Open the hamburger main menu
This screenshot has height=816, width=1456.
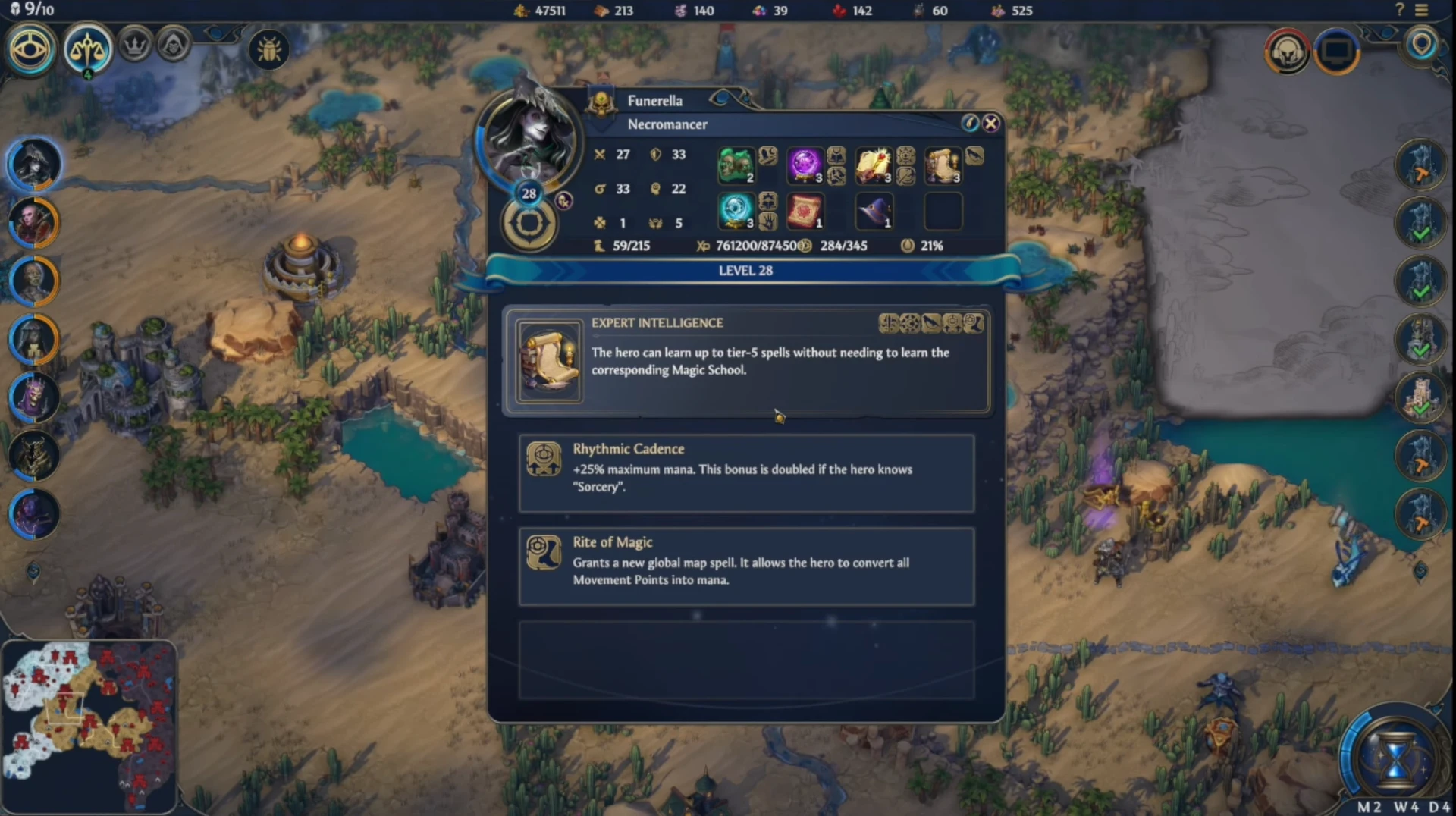pos(1421,11)
